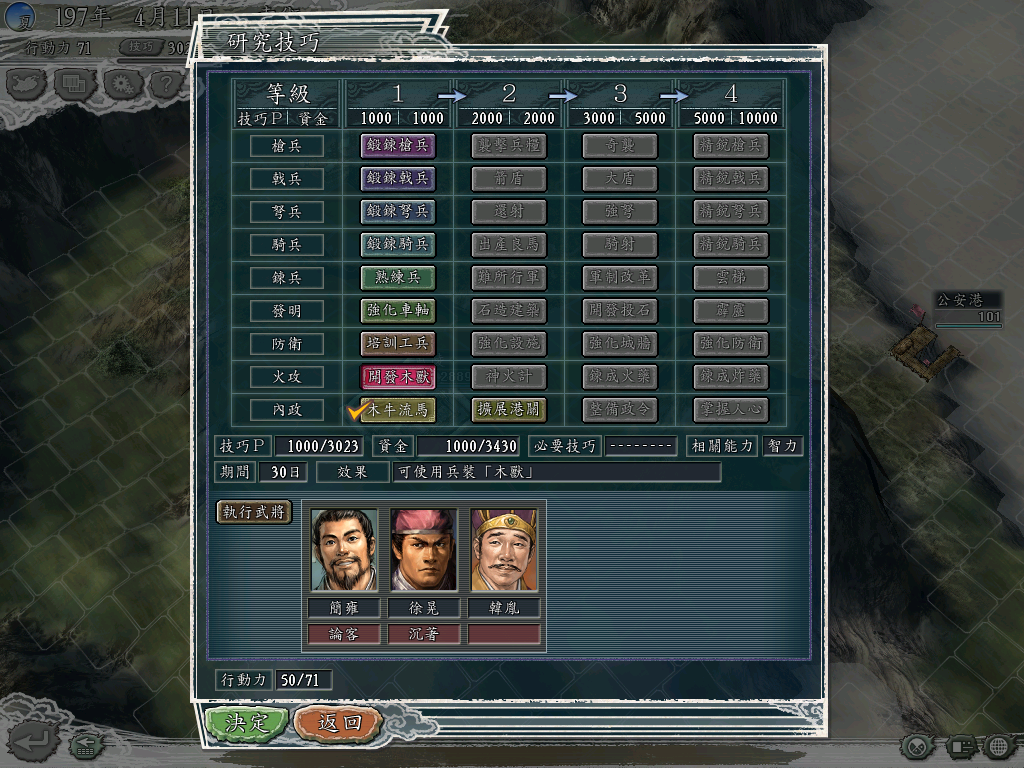The width and height of the screenshot is (1024, 768).
Task: Select officer 簡雍's portrait
Action: 345,551
